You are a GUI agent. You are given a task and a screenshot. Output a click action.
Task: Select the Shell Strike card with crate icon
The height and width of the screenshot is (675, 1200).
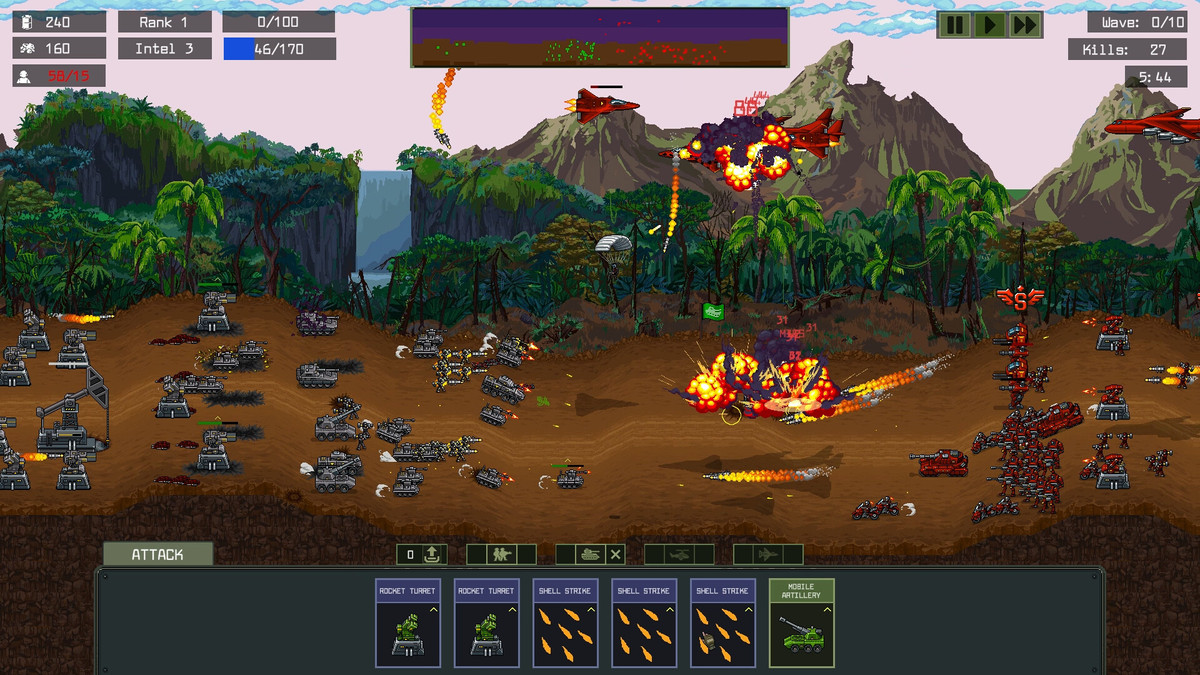coord(722,622)
